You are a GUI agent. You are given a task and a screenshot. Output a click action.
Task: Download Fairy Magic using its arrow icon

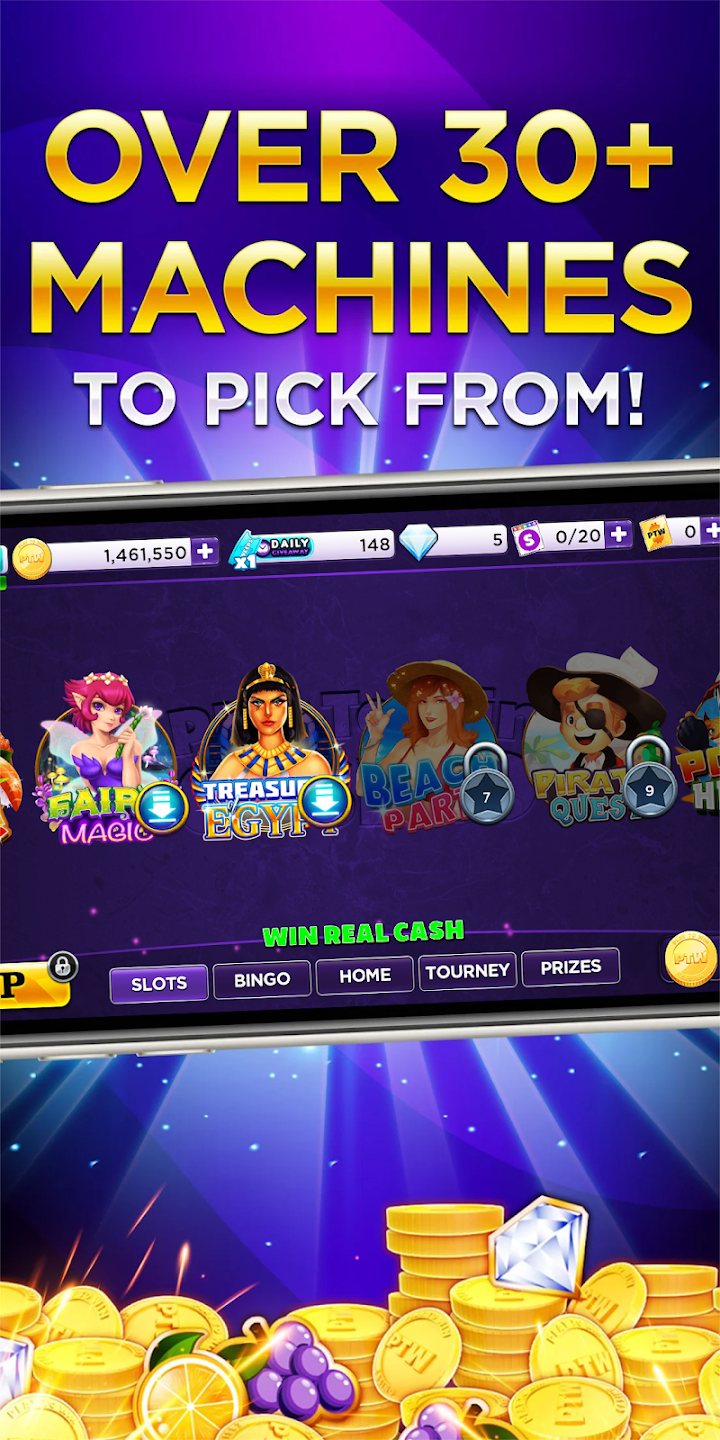161,807
